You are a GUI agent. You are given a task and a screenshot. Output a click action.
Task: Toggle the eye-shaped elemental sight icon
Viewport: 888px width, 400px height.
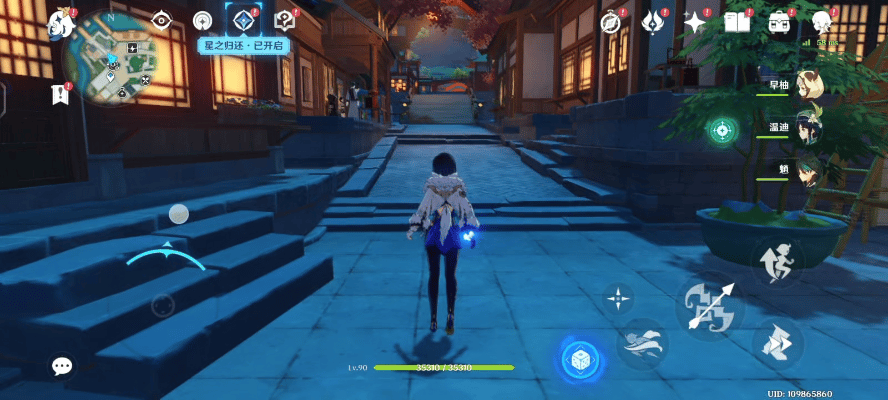tap(161, 19)
